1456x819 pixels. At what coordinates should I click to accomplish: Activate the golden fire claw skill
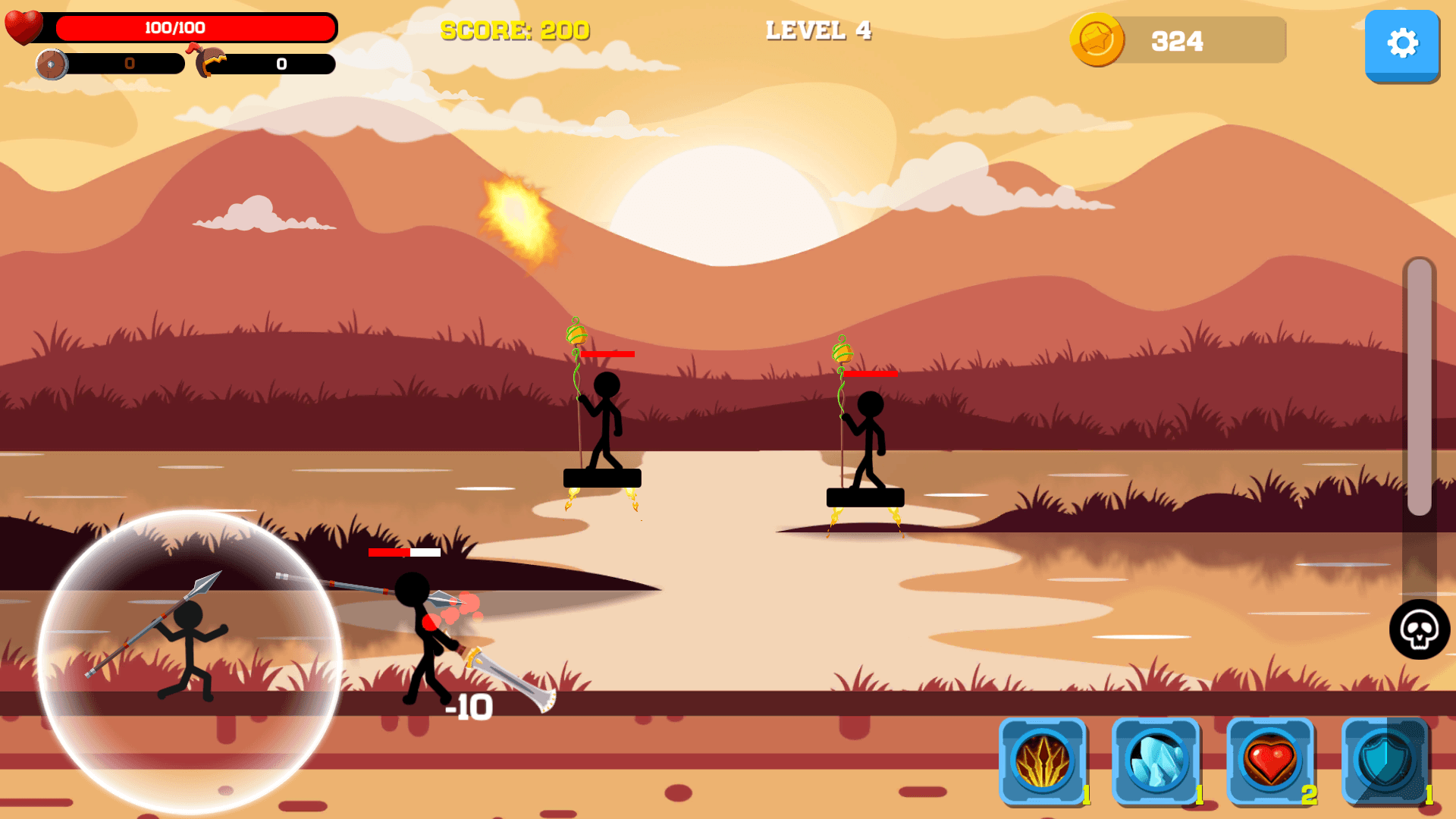coord(1043,764)
